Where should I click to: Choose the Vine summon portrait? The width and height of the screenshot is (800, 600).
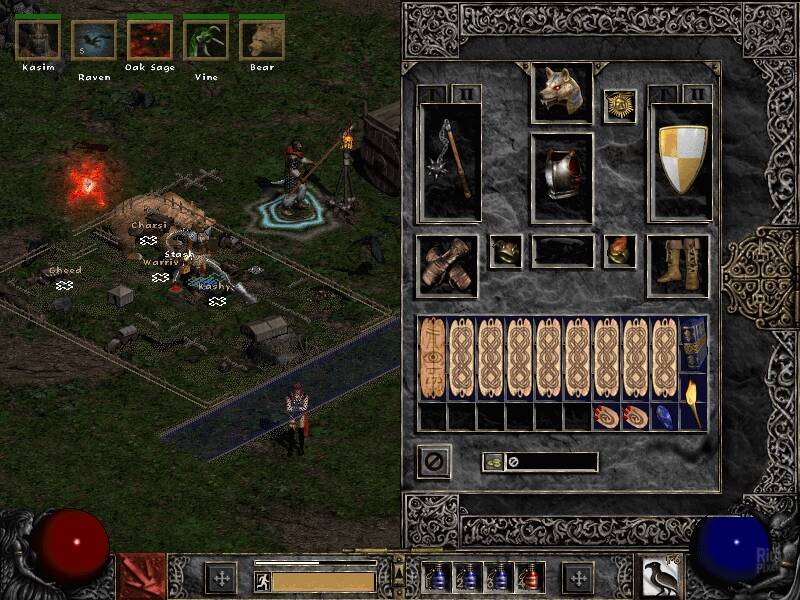(x=205, y=39)
